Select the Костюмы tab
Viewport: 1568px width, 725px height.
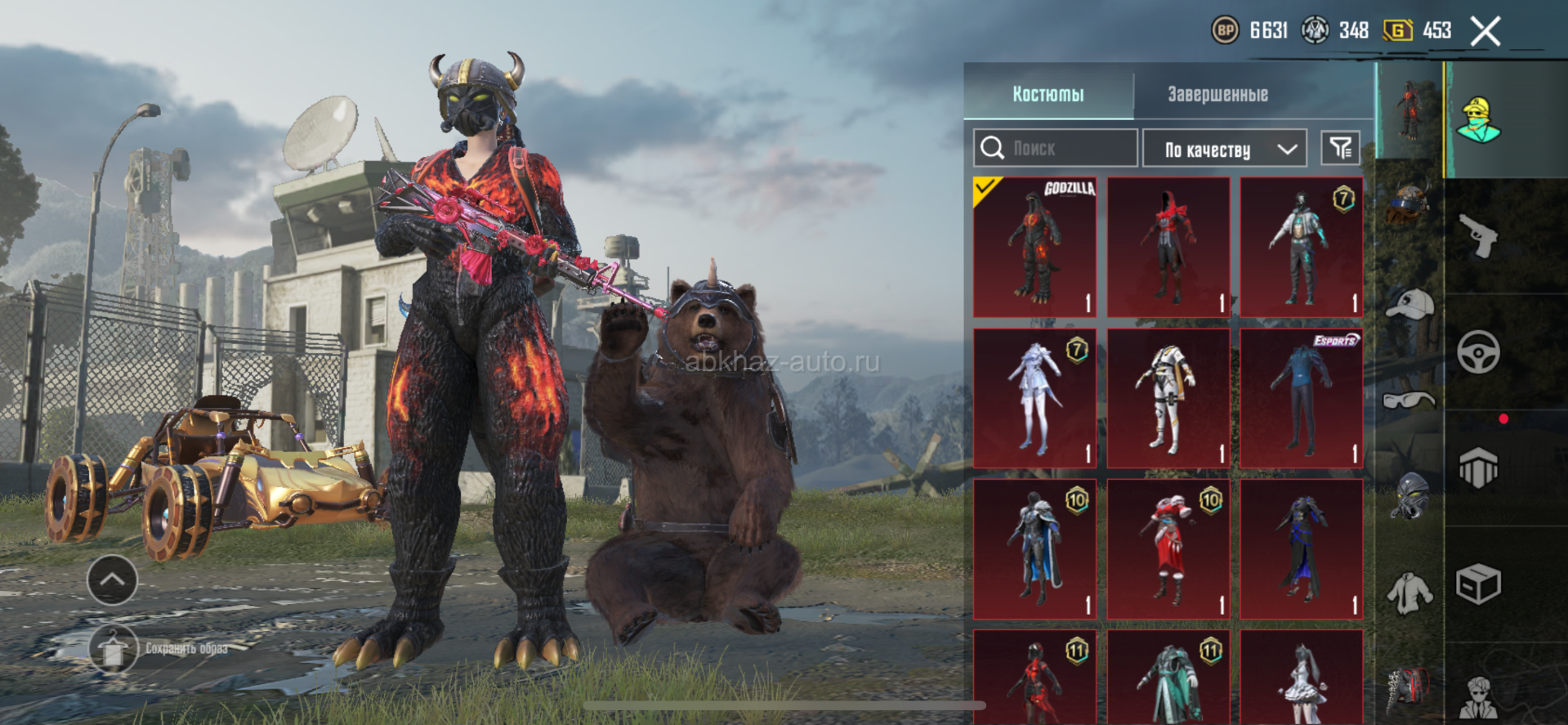click(x=1048, y=94)
